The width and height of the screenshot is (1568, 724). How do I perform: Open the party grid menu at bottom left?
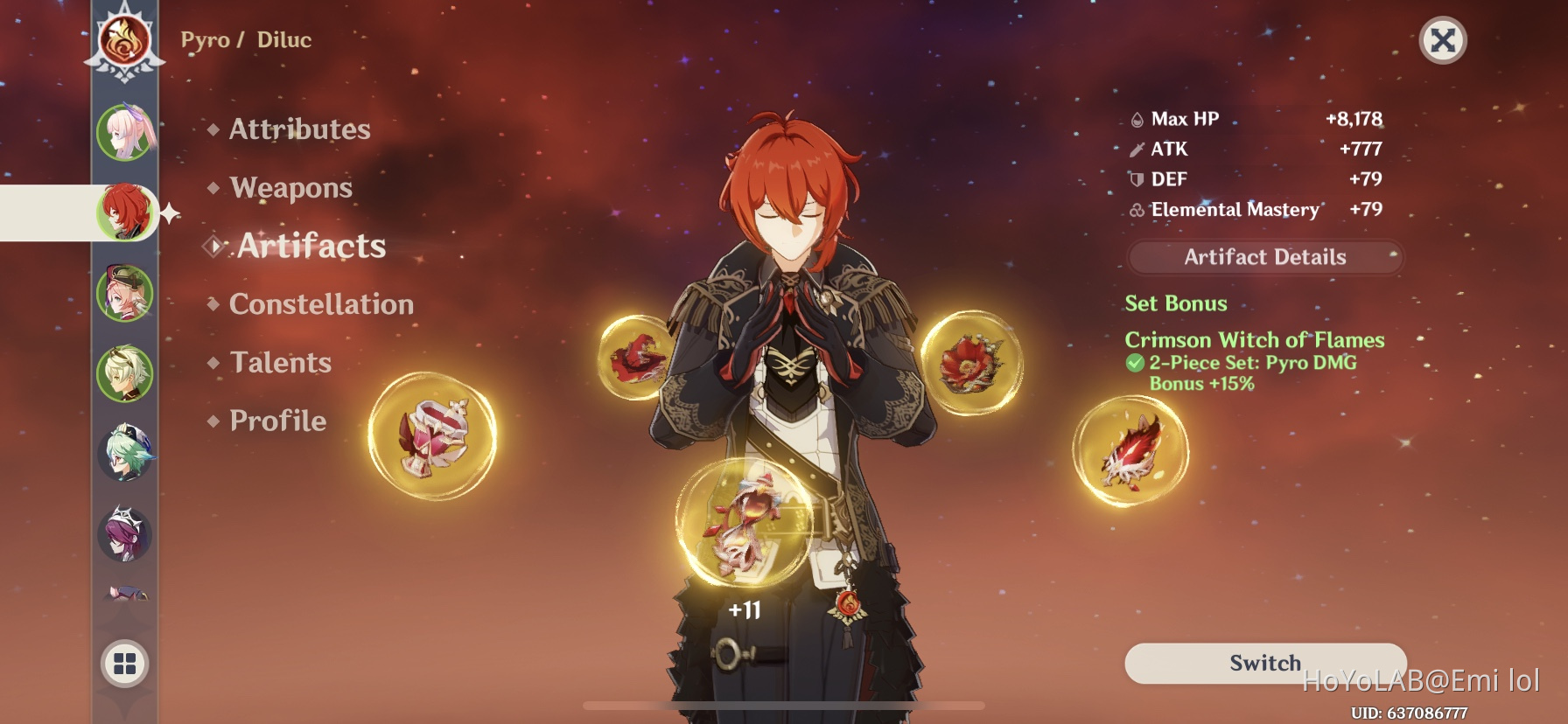click(125, 662)
